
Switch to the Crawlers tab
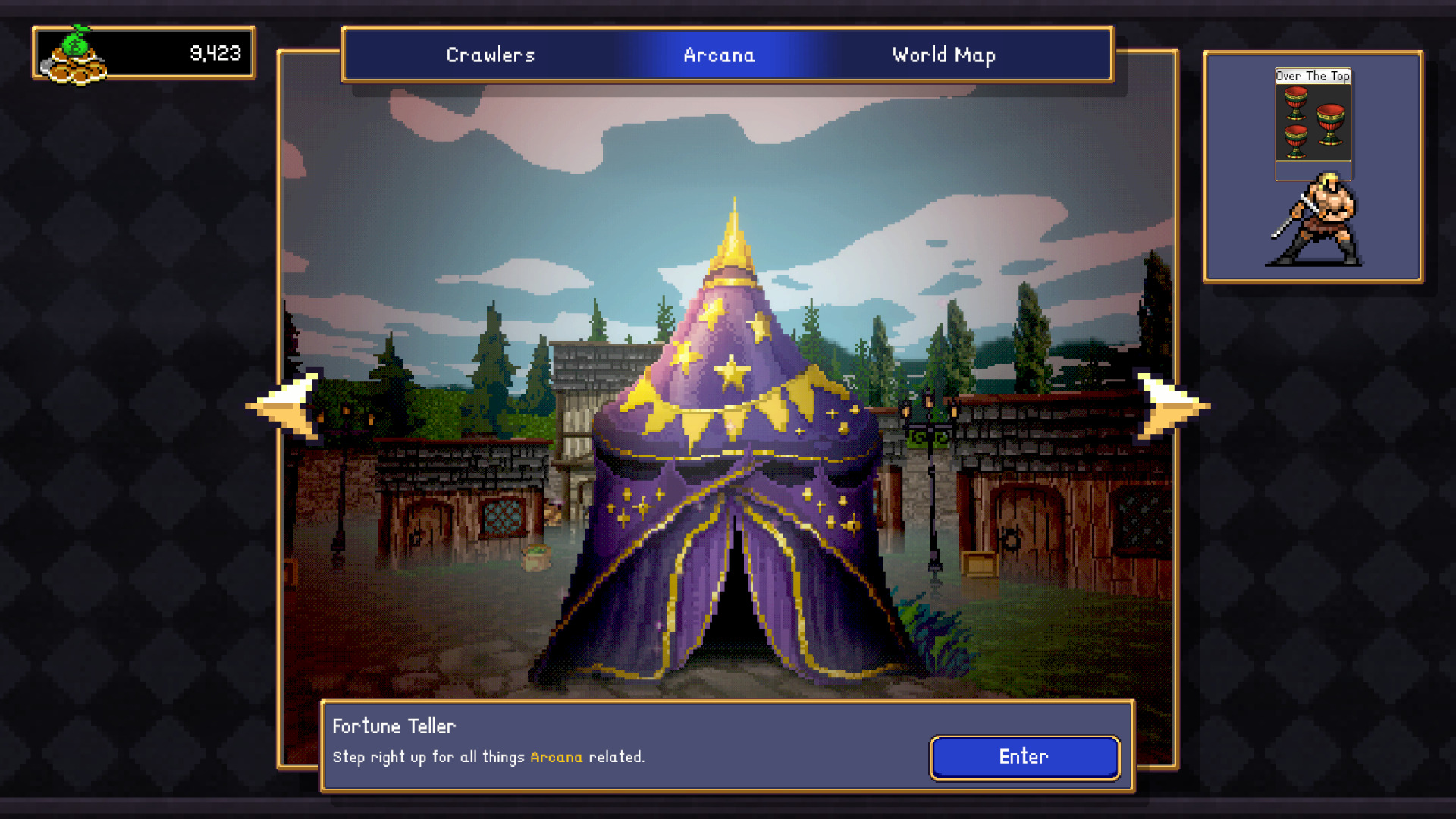click(490, 55)
